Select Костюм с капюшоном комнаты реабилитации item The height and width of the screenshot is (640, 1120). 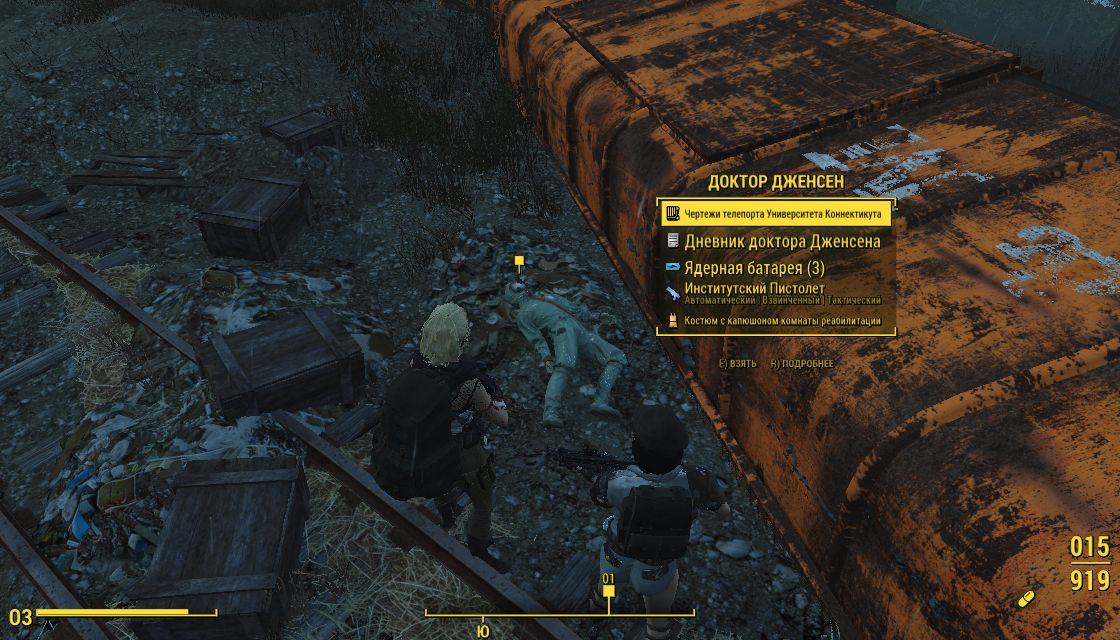pos(776,321)
